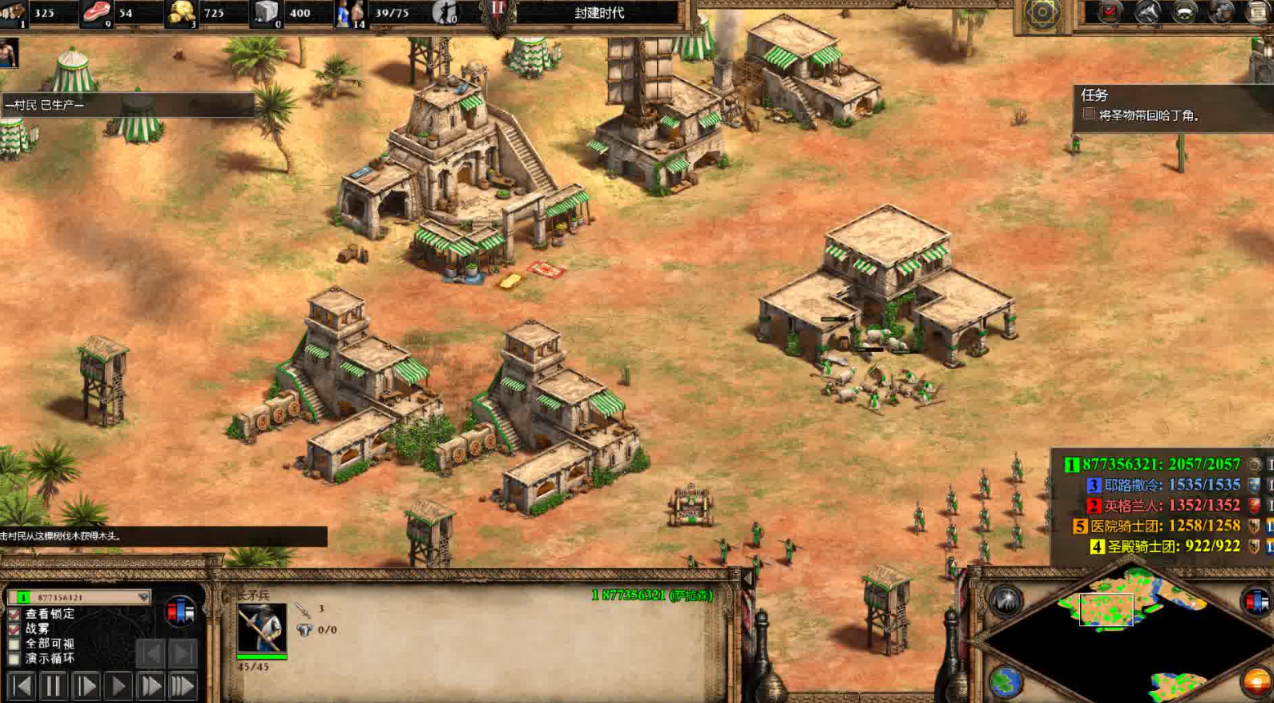Open the objectives checkmark icon

pyautogui.click(x=1111, y=13)
